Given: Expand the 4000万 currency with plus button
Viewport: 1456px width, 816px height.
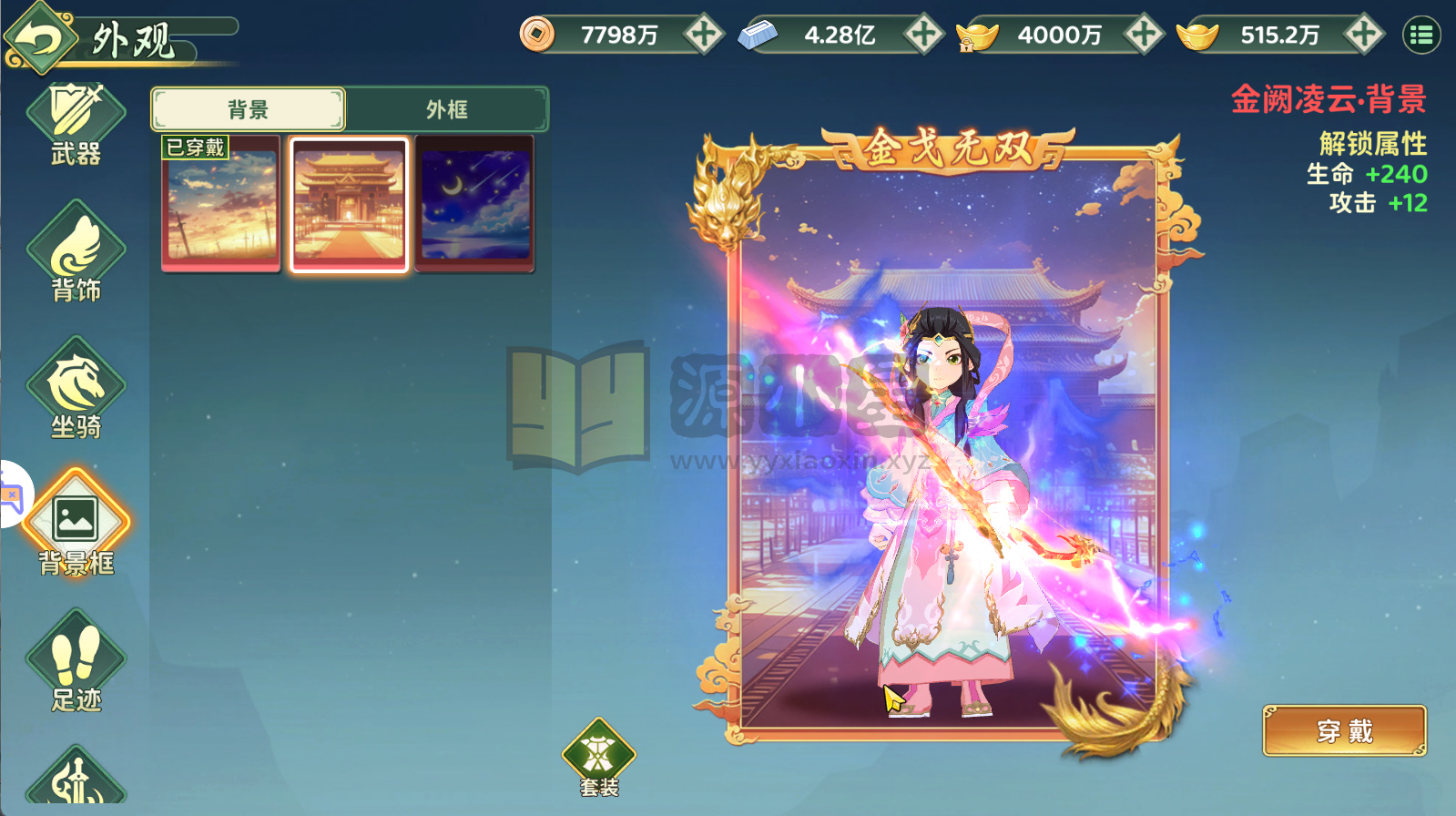Looking at the screenshot, I should [1144, 34].
